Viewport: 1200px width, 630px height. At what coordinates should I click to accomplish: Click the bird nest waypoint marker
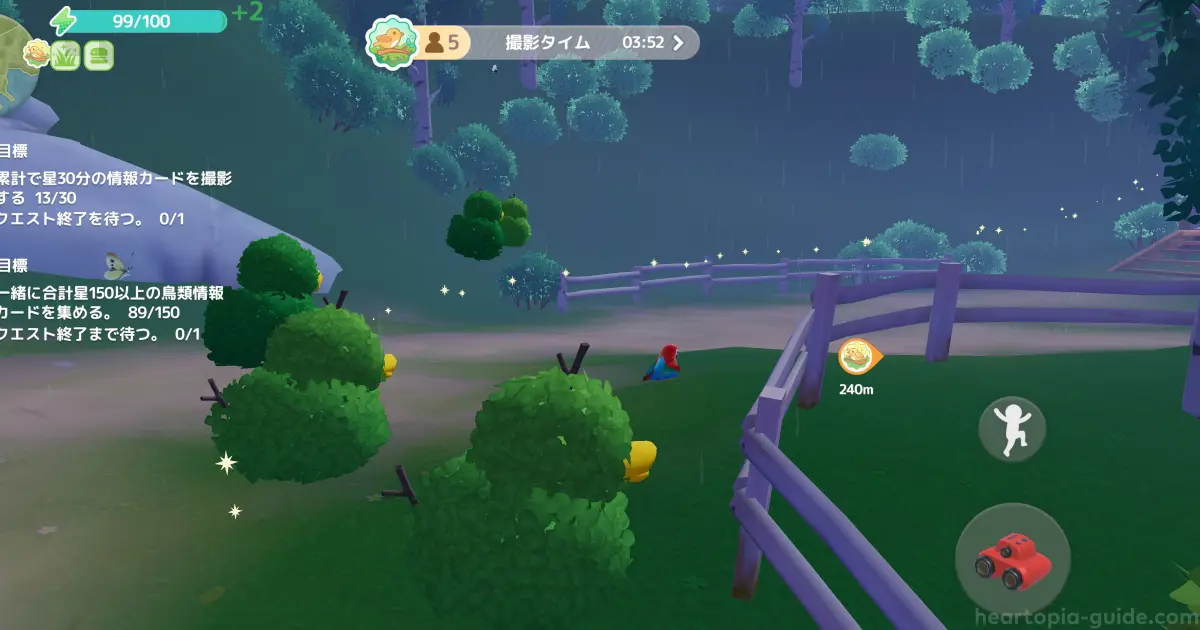(x=858, y=356)
